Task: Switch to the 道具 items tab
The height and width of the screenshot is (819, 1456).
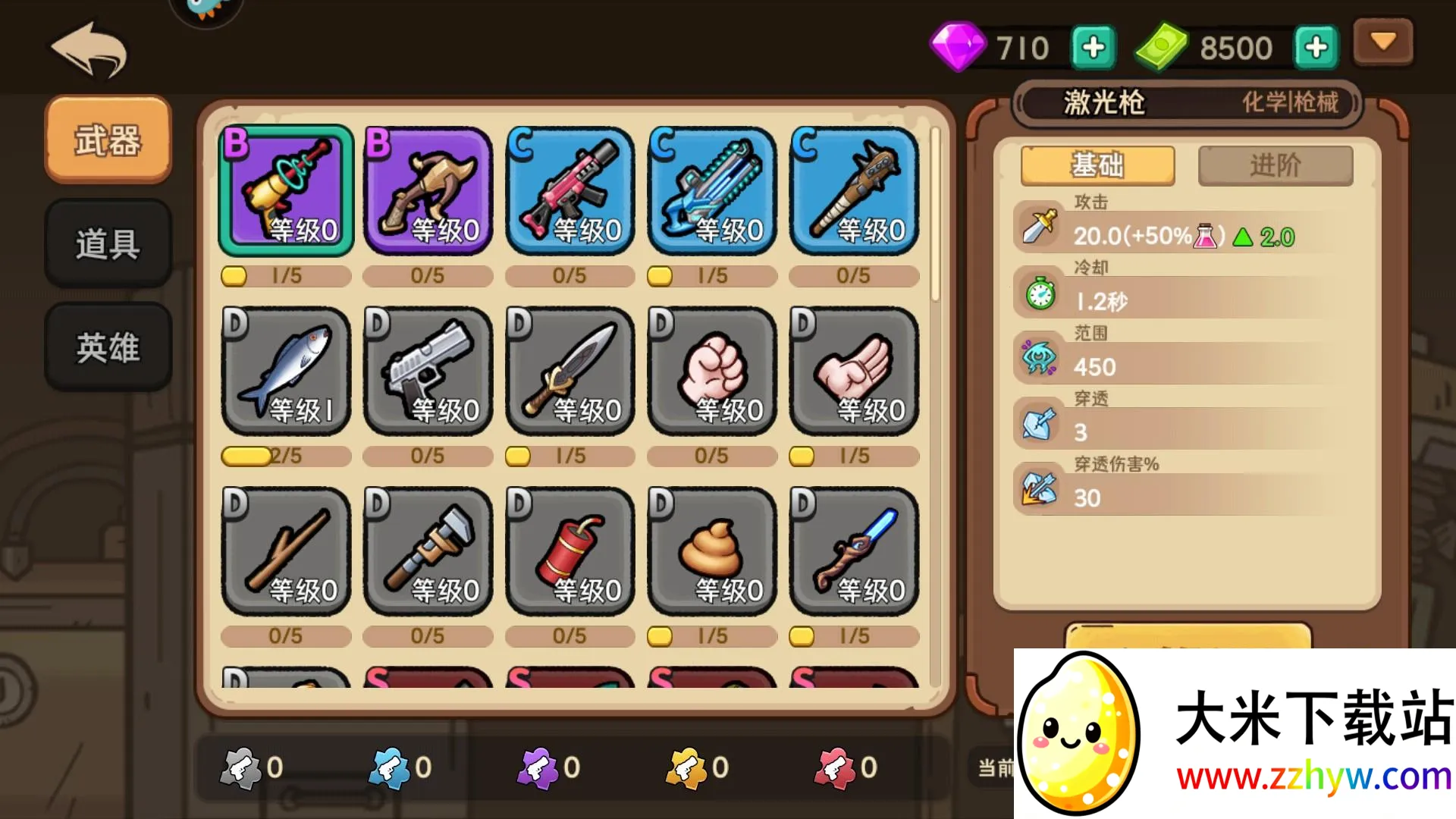Action: pyautogui.click(x=108, y=244)
